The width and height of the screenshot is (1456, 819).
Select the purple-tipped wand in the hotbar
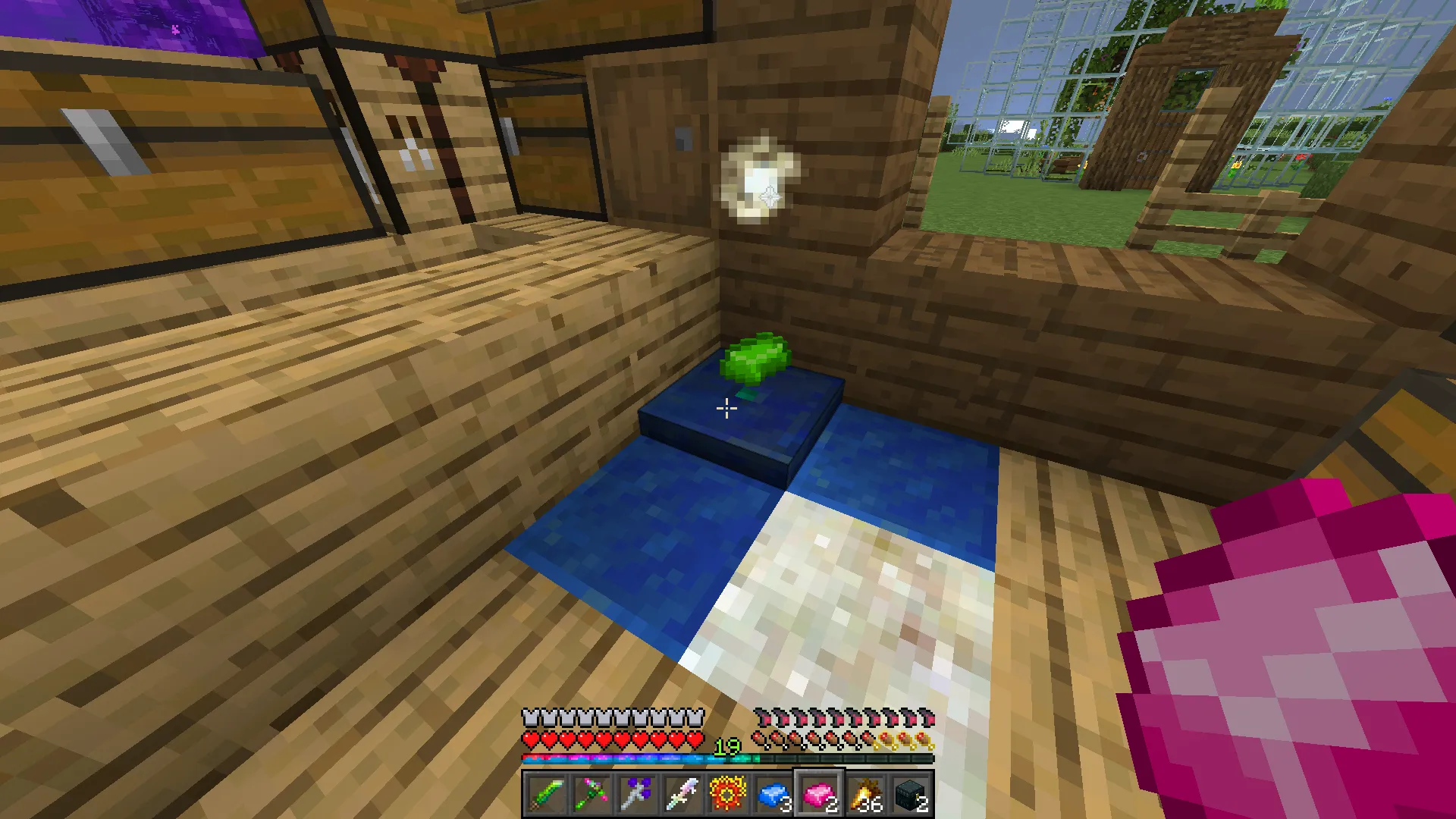[639, 793]
